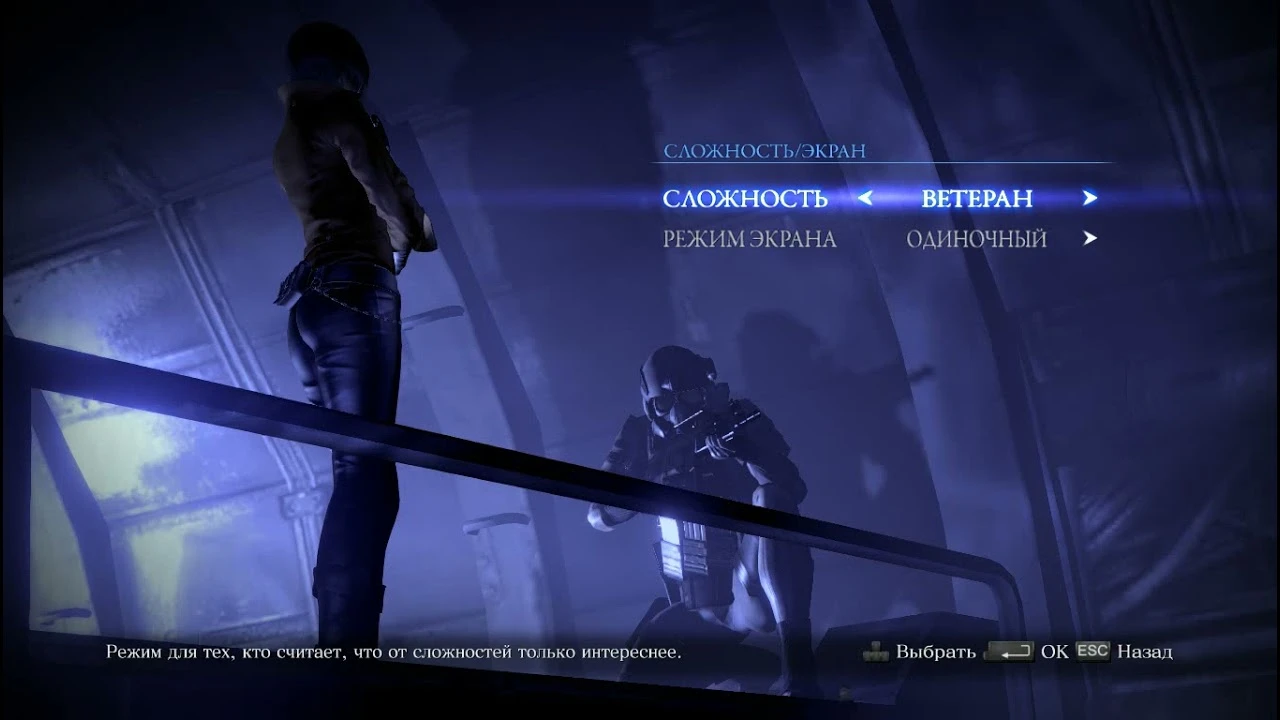Select the РЕЖИМ ЭКРАНА menu row
Screen dimensions: 1280x720
(752, 238)
